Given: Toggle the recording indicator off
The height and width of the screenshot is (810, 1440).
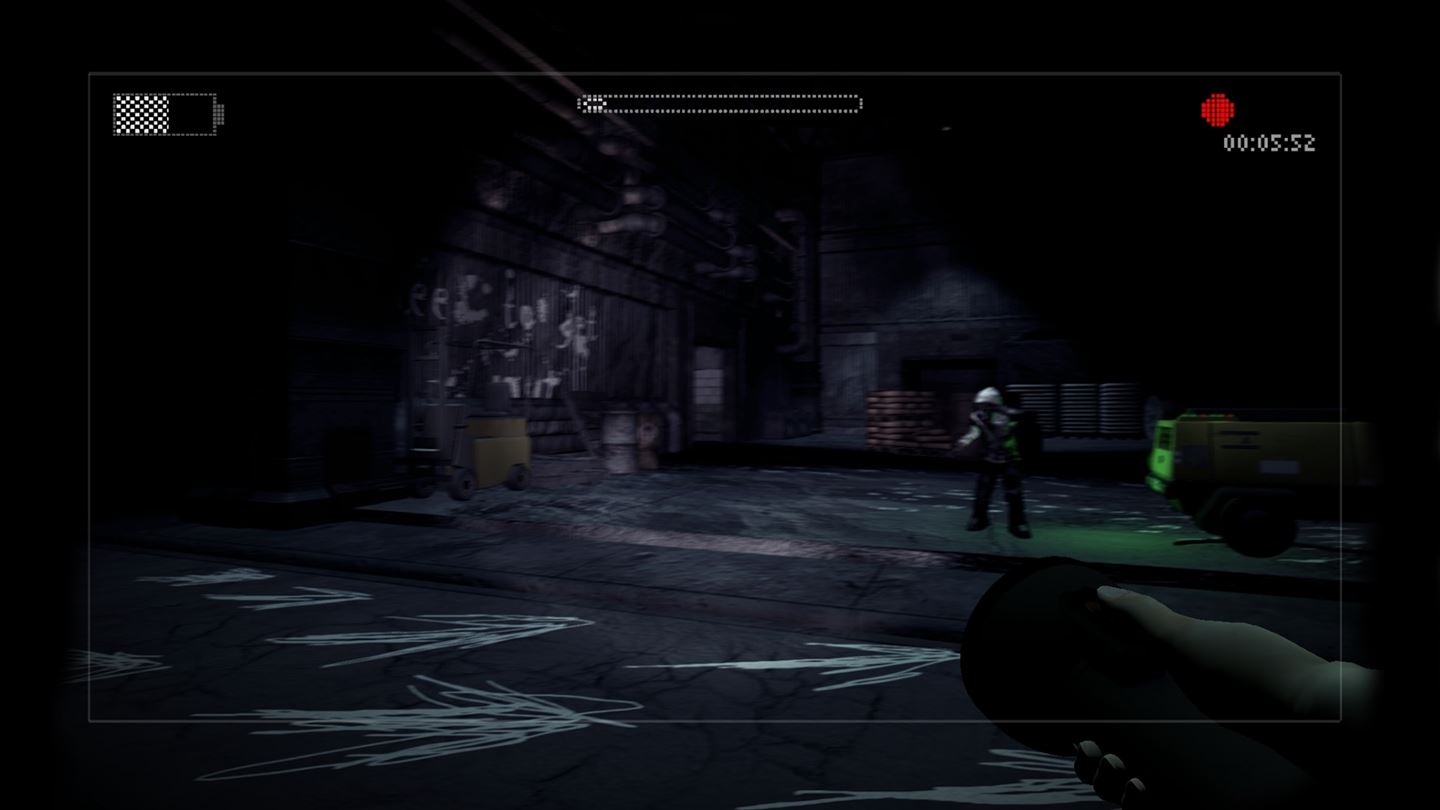Looking at the screenshot, I should [x=1216, y=108].
